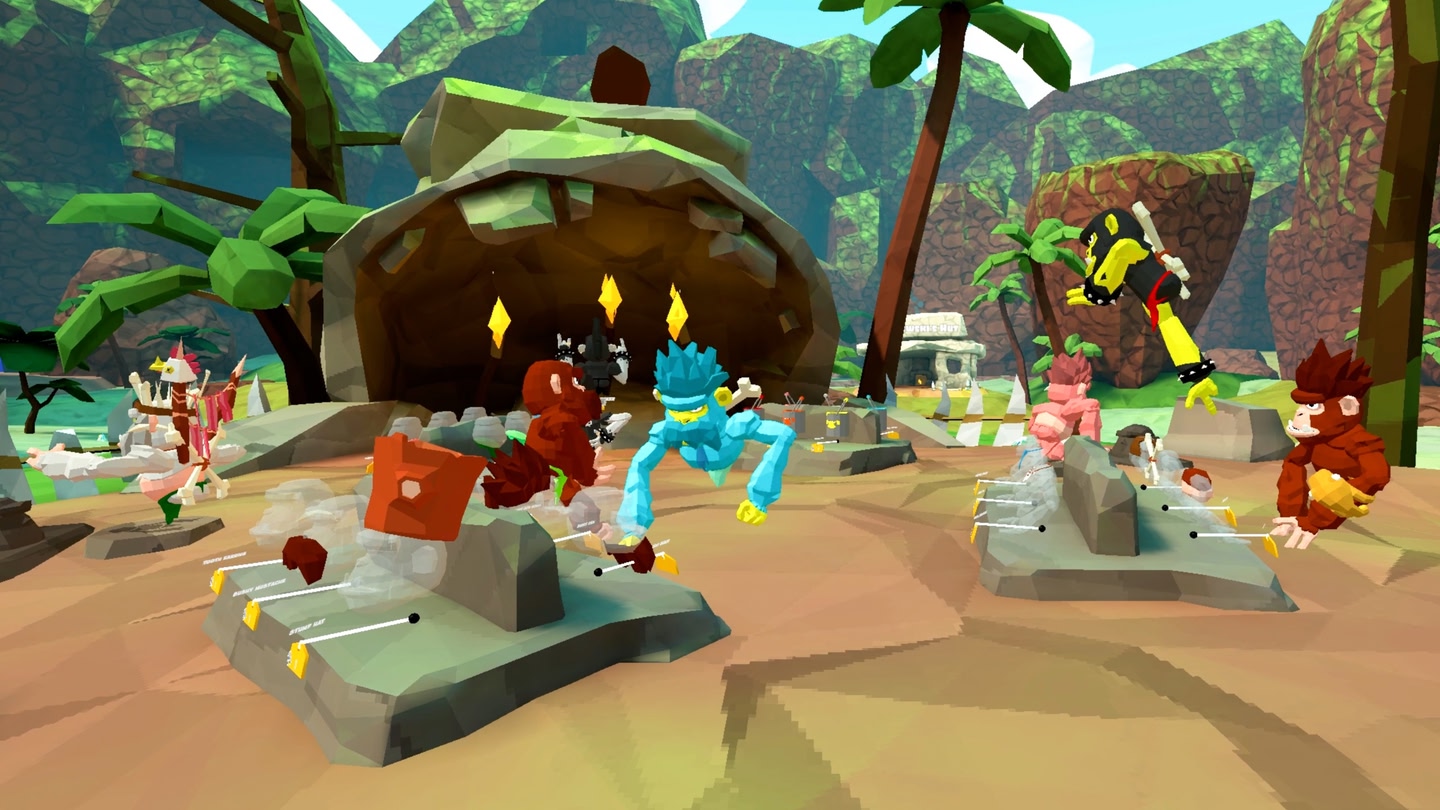The height and width of the screenshot is (810, 1440).
Task: Select the Stump Hat price tag
Action: coord(298,659)
